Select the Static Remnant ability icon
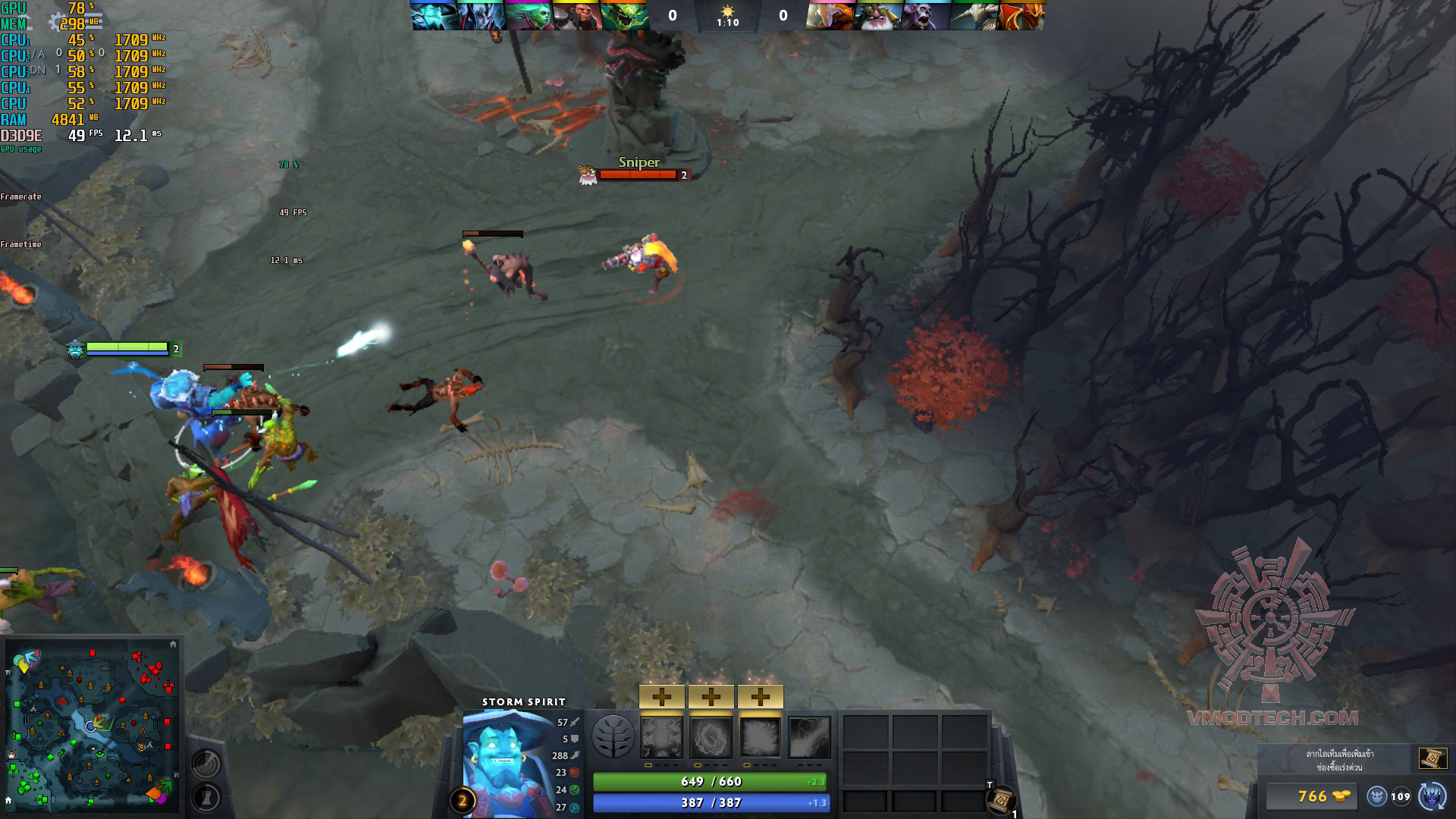Viewport: 1456px width, 819px height. [x=662, y=737]
